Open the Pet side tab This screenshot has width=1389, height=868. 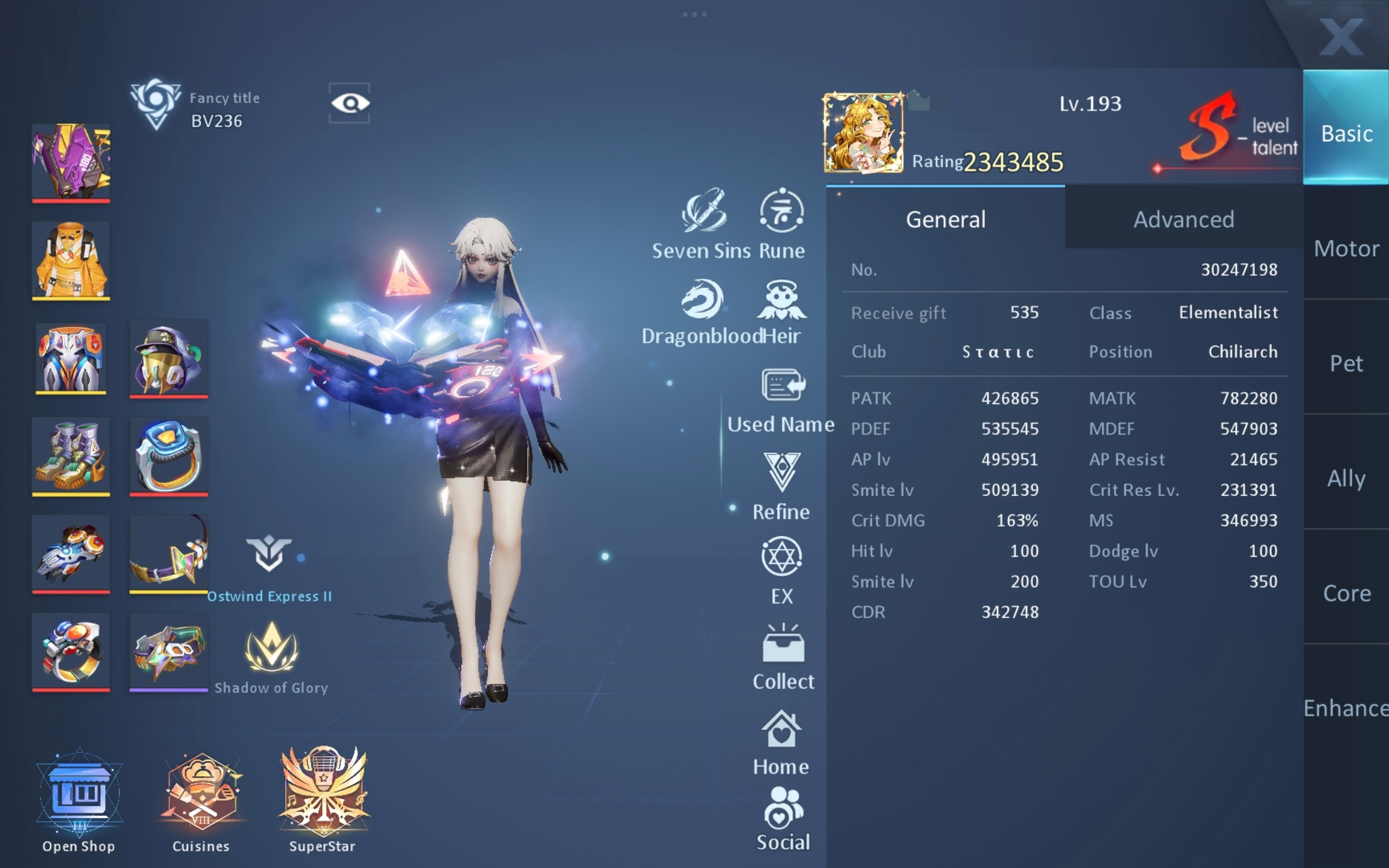tap(1346, 363)
